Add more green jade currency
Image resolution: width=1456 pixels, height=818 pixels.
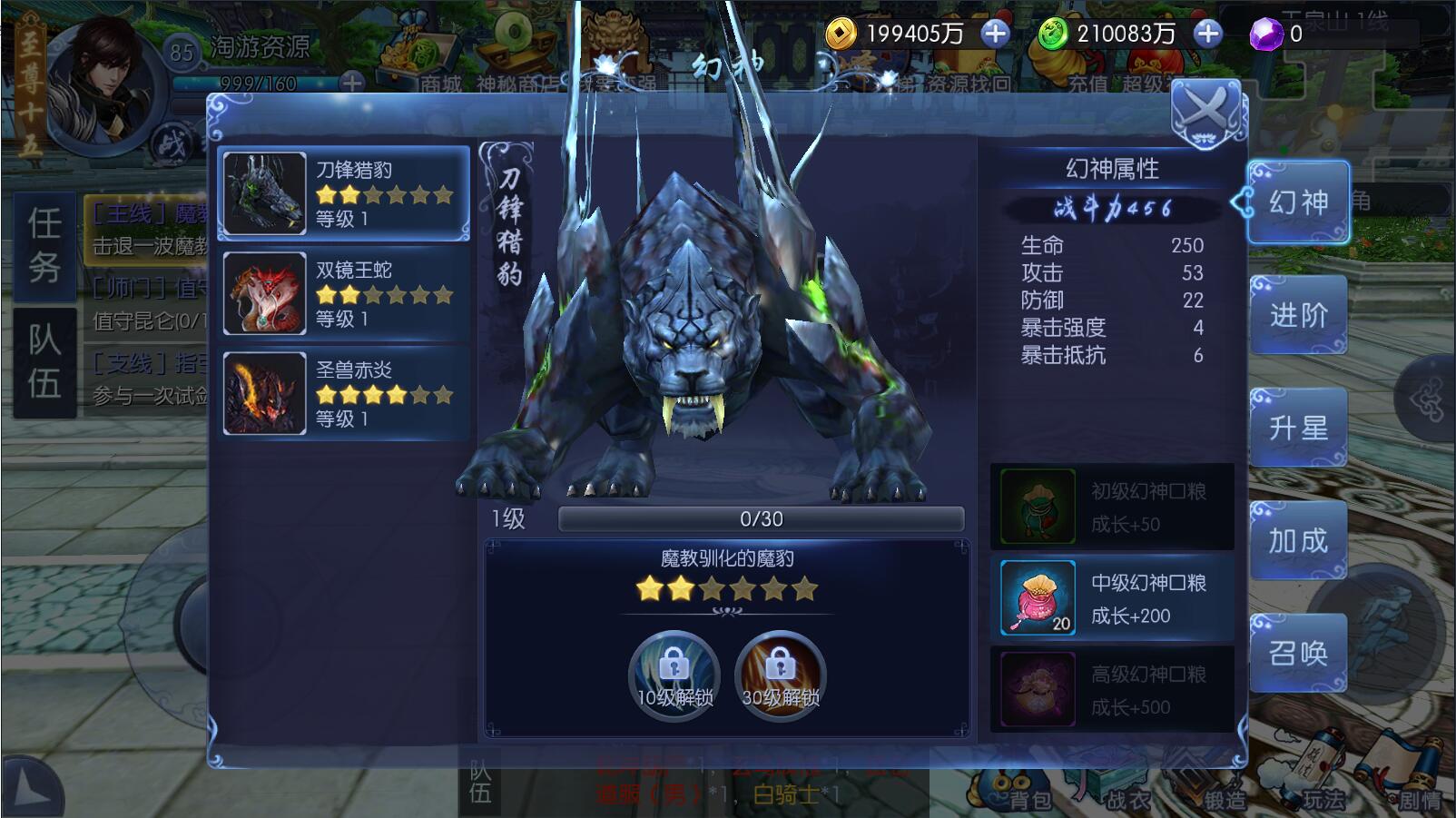(1207, 34)
